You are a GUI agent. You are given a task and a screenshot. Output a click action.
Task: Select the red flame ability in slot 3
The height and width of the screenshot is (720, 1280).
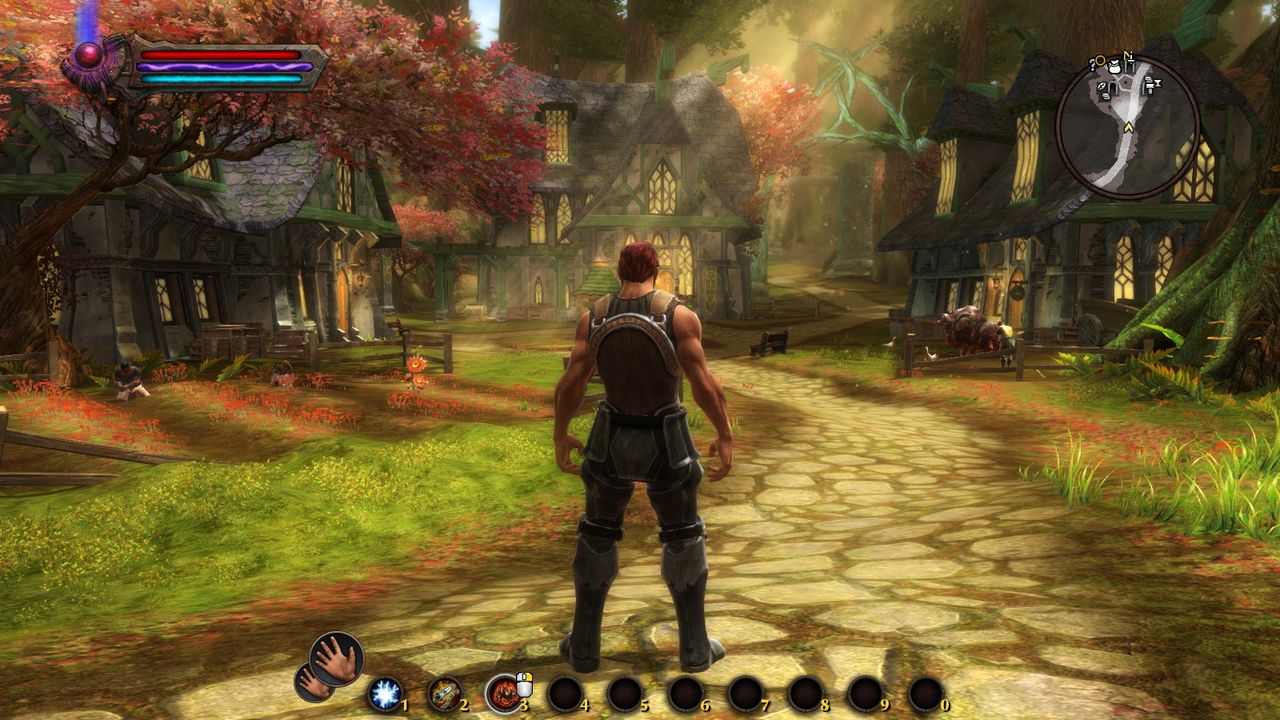(x=503, y=693)
